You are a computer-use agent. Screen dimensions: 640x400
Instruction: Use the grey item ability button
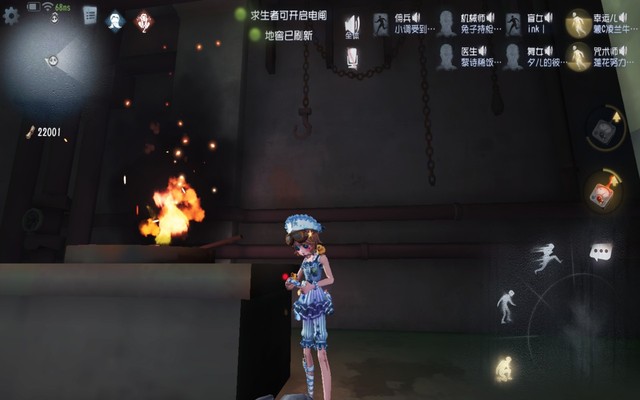coord(603,130)
